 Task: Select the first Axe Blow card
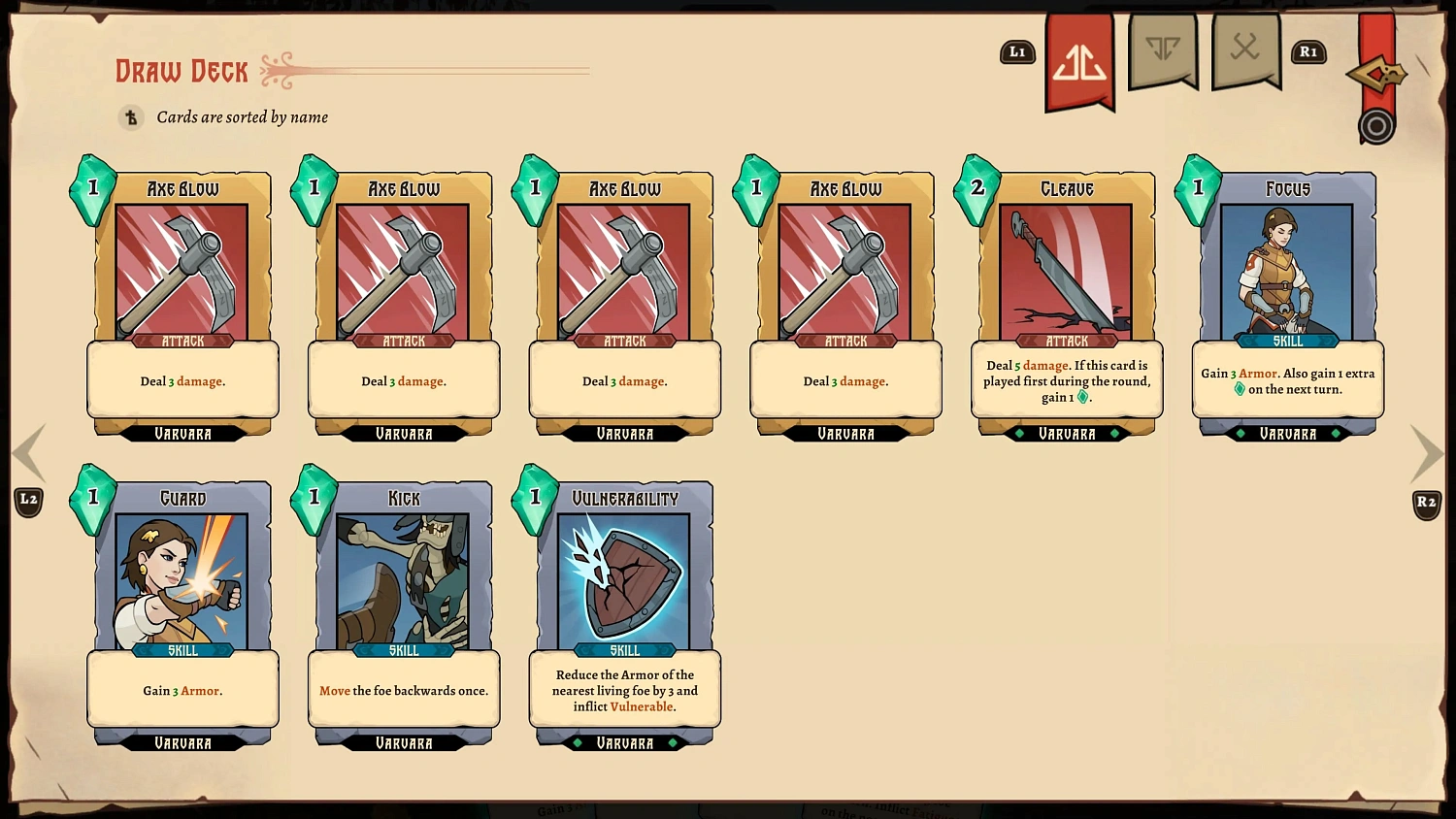[x=182, y=301]
